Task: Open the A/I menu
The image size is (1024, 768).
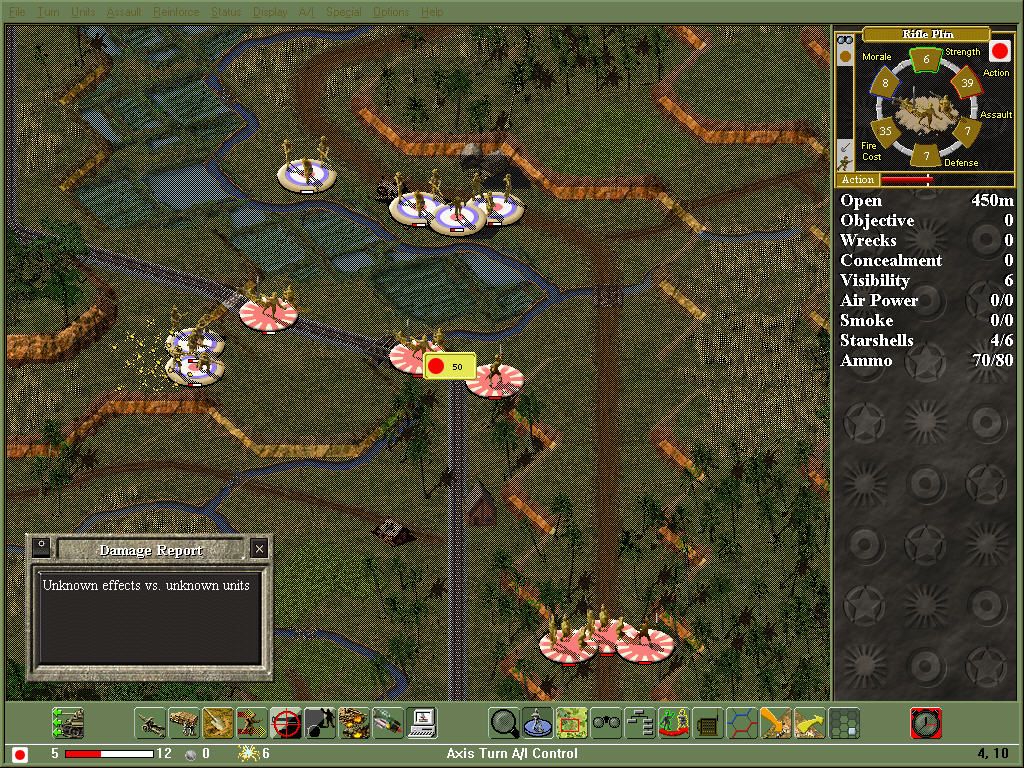Action: coord(306,12)
